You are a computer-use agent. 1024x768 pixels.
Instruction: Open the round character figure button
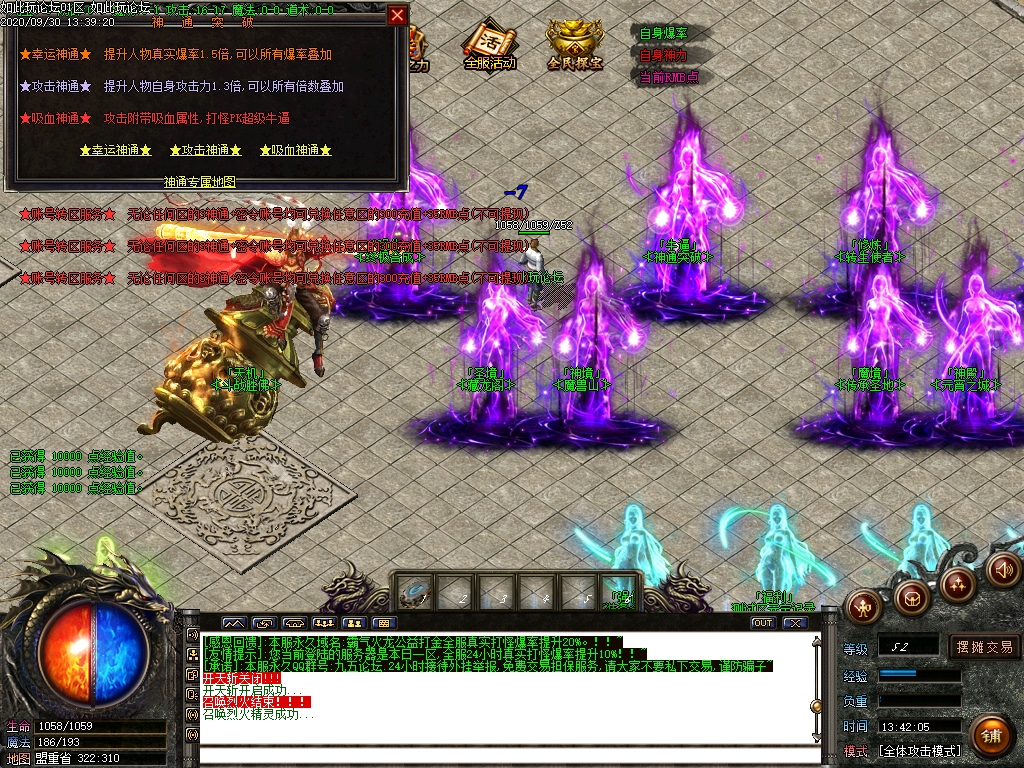[863, 605]
